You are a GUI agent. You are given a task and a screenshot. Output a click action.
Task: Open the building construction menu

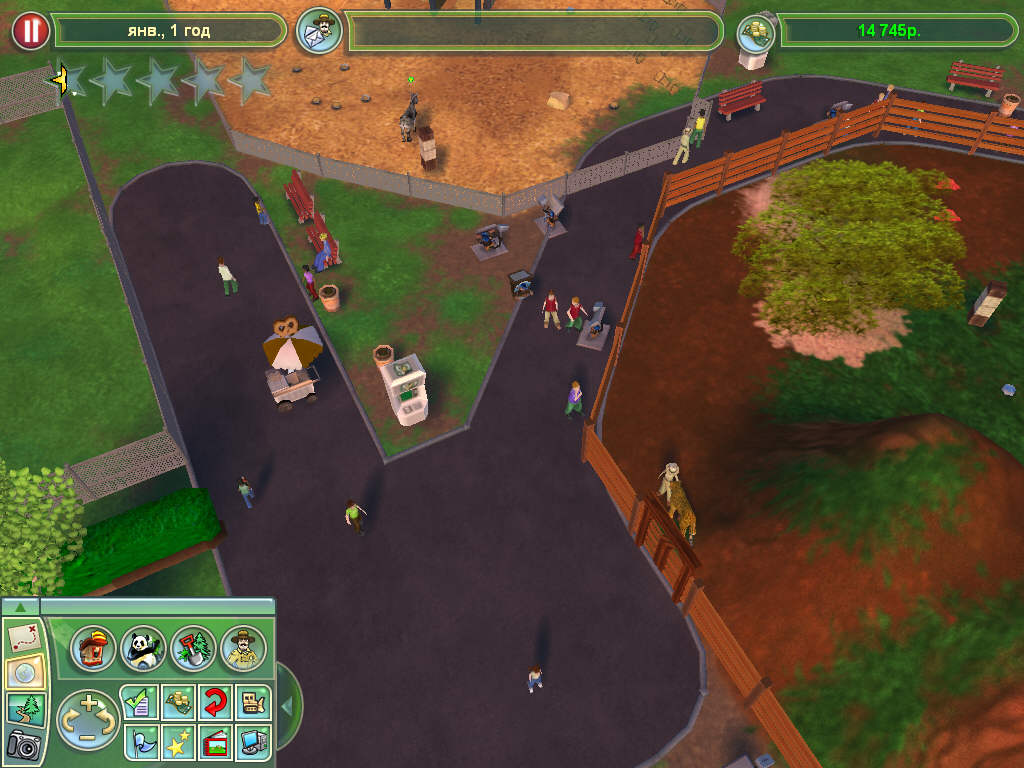tap(94, 649)
